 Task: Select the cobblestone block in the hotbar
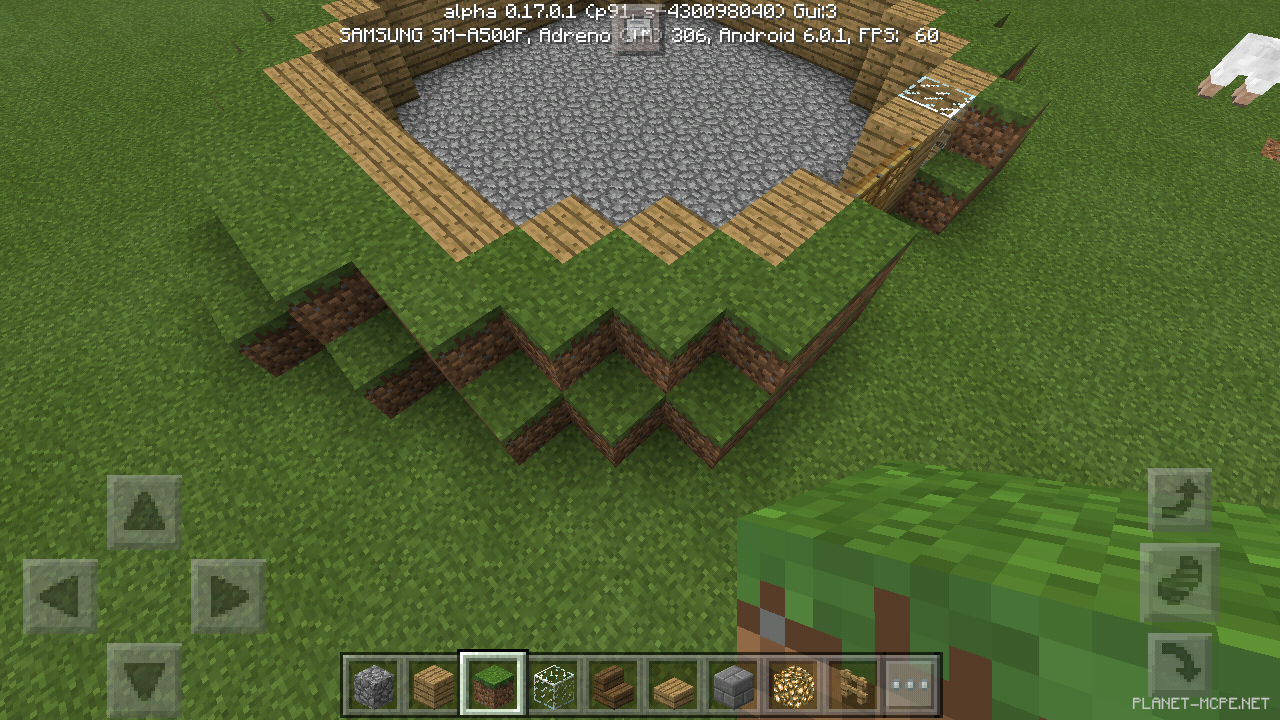tap(375, 684)
